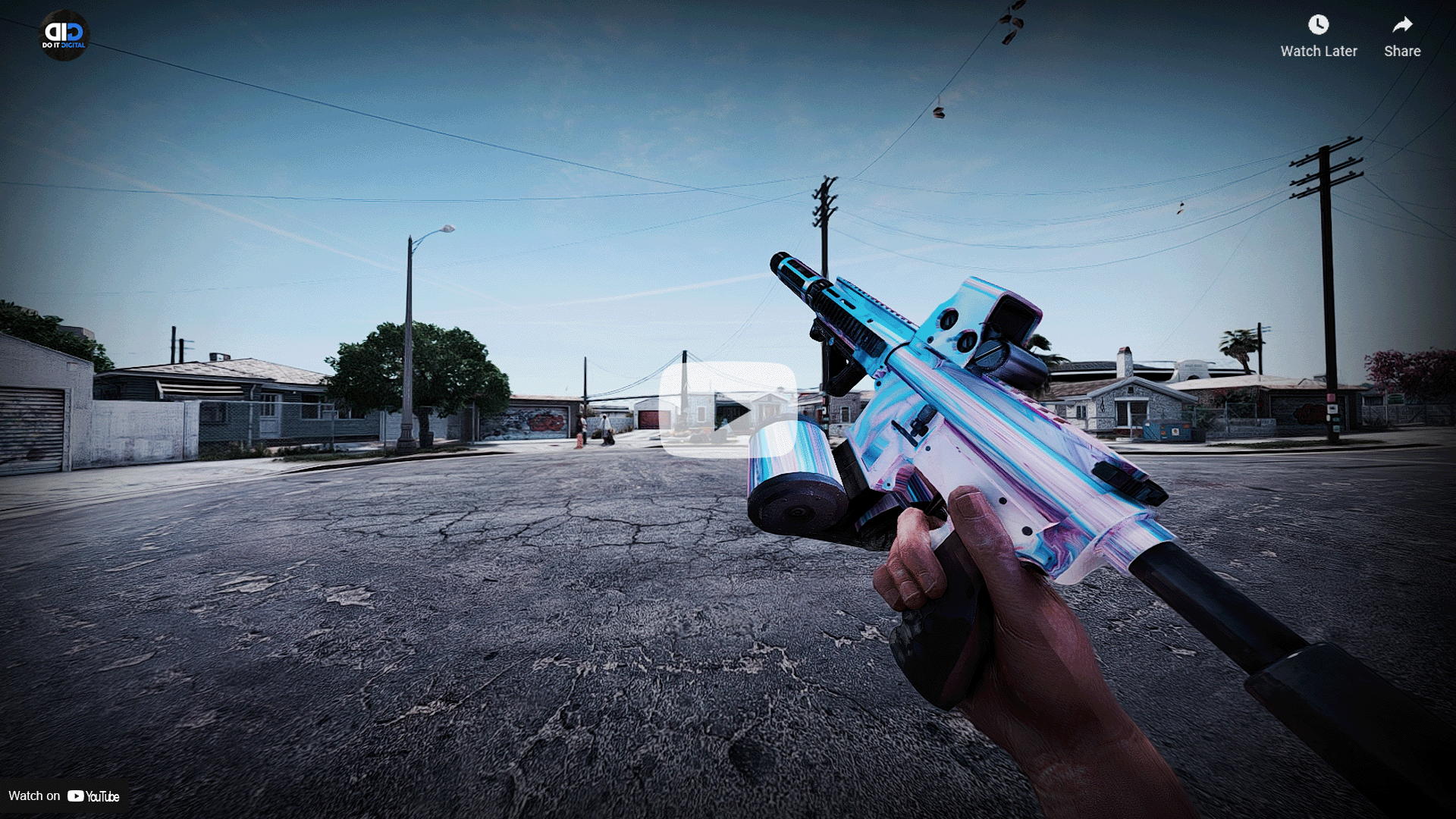This screenshot has height=819, width=1456.
Task: Click the Watch Later label text
Action: coord(1319,51)
